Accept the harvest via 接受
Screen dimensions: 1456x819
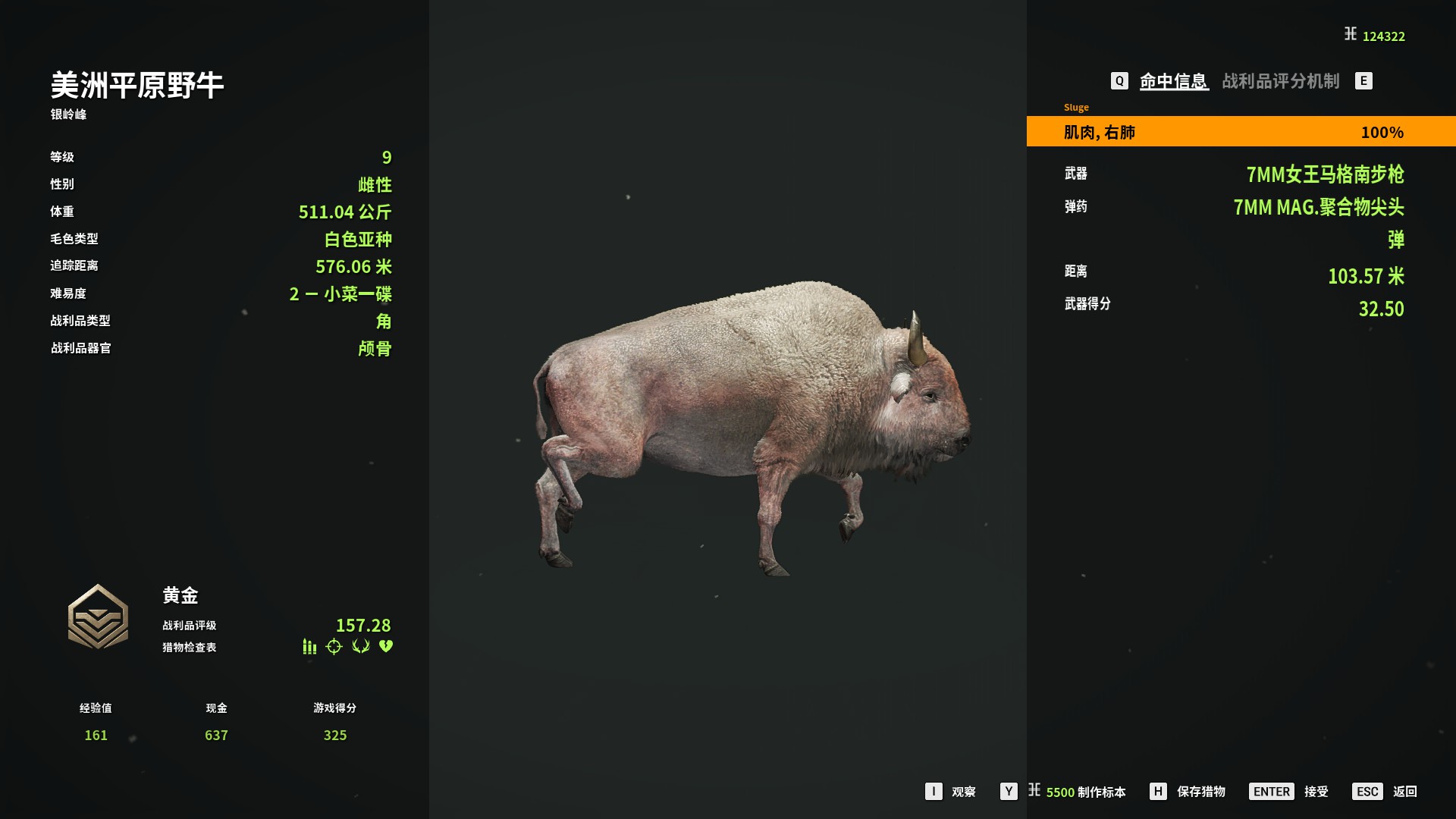(1316, 792)
